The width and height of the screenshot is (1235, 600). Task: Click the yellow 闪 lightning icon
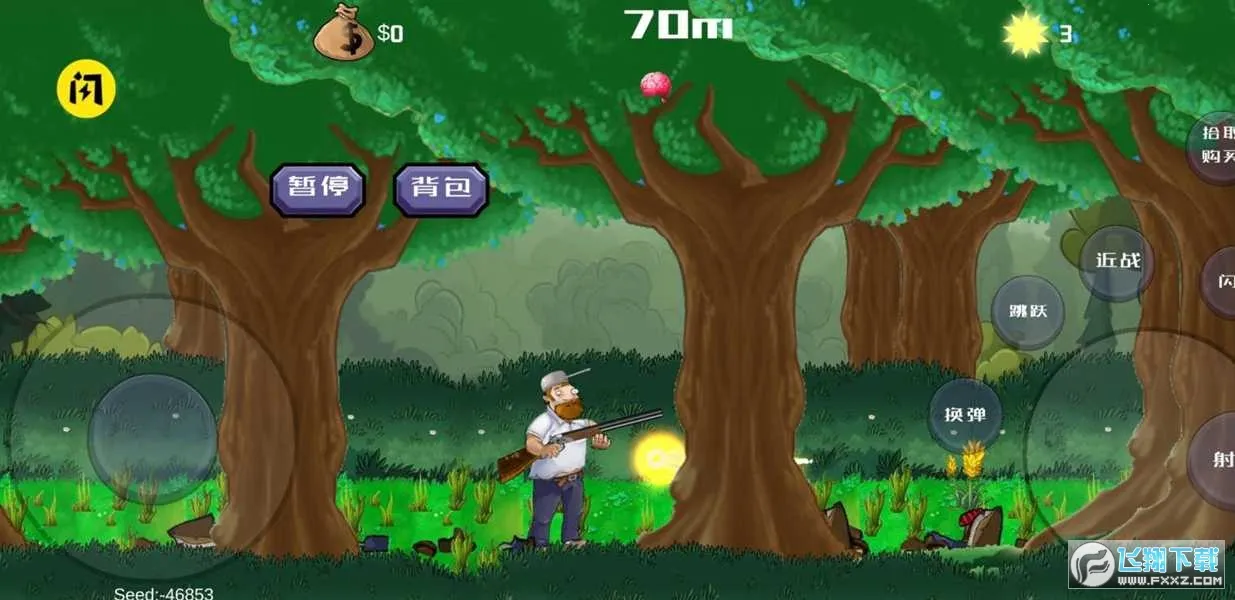[86, 89]
